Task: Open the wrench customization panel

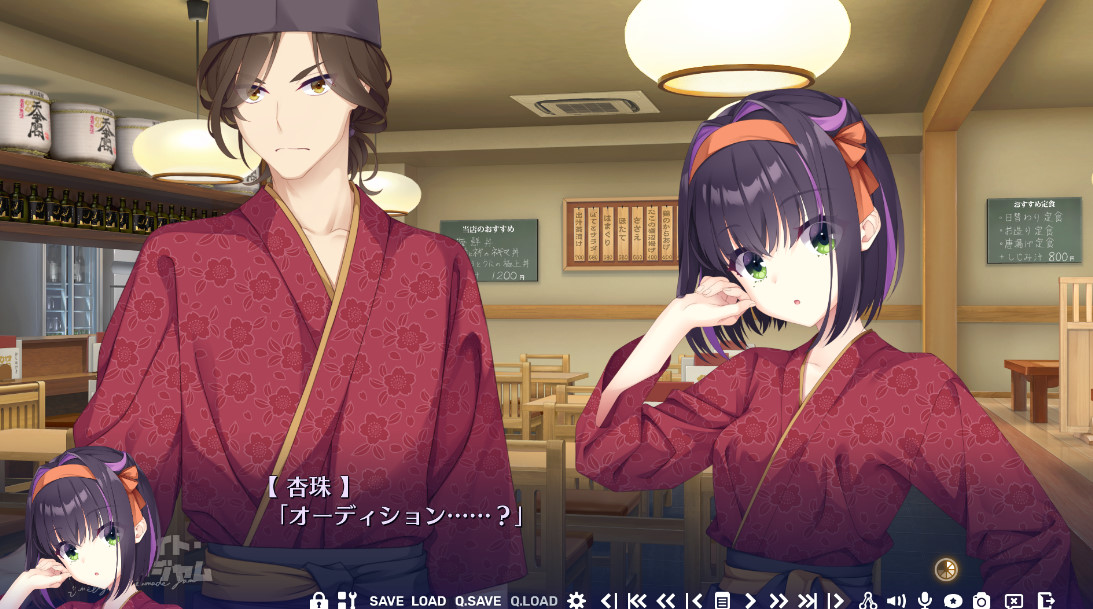Action: pyautogui.click(x=346, y=600)
